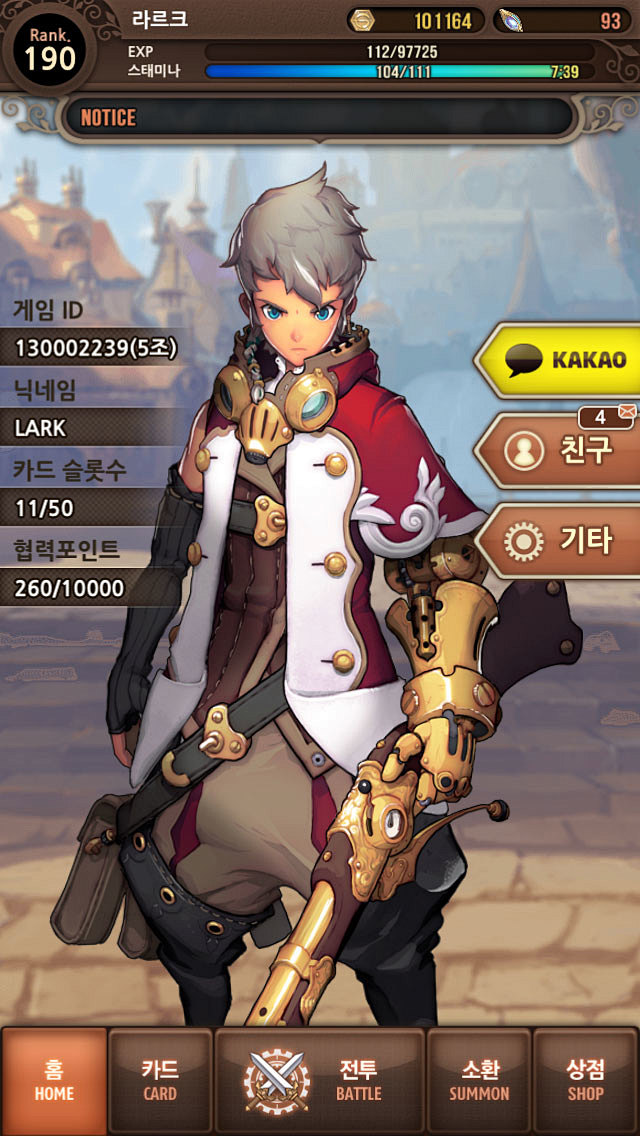Open the KAKAO button

pos(562,360)
